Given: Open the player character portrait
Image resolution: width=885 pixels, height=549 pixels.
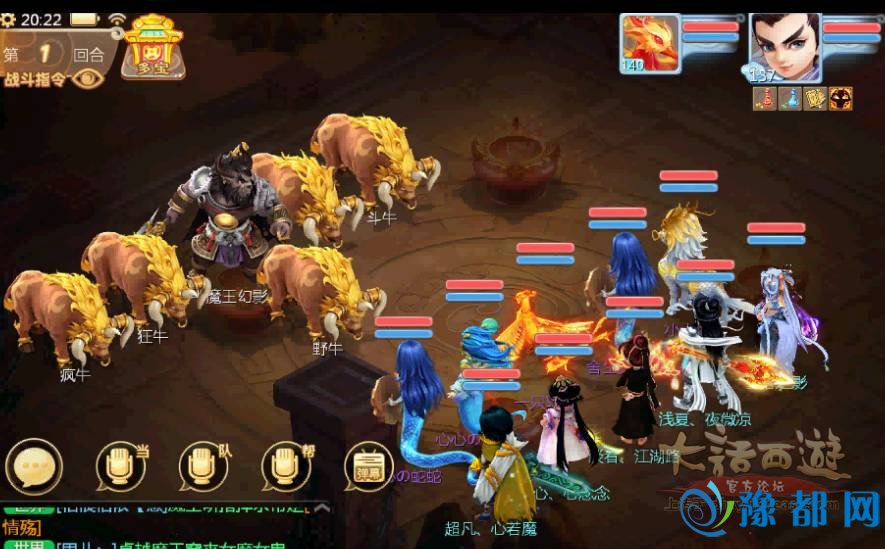Looking at the screenshot, I should pyautogui.click(x=785, y=45).
